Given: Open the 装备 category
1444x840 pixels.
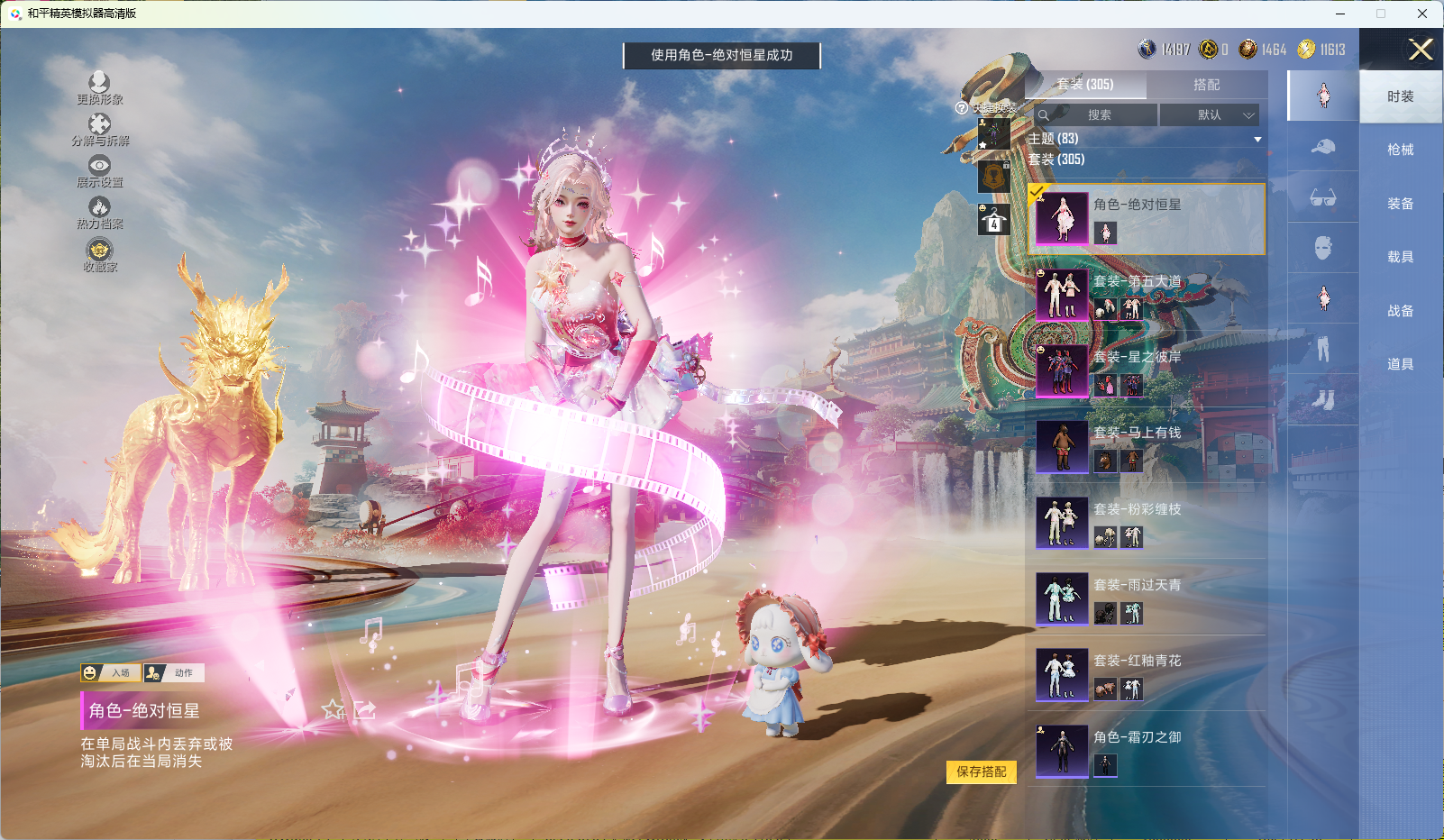Looking at the screenshot, I should click(x=1400, y=204).
